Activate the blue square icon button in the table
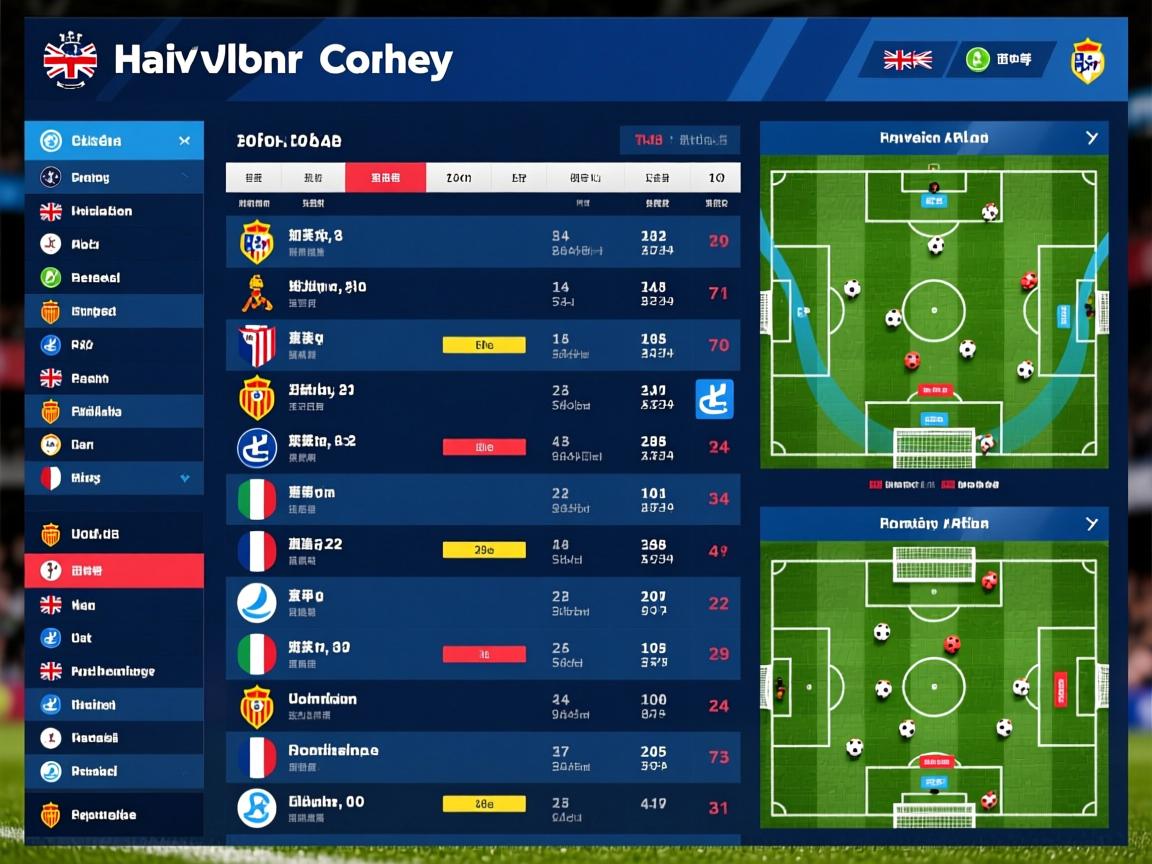The image size is (1152, 864). point(714,399)
